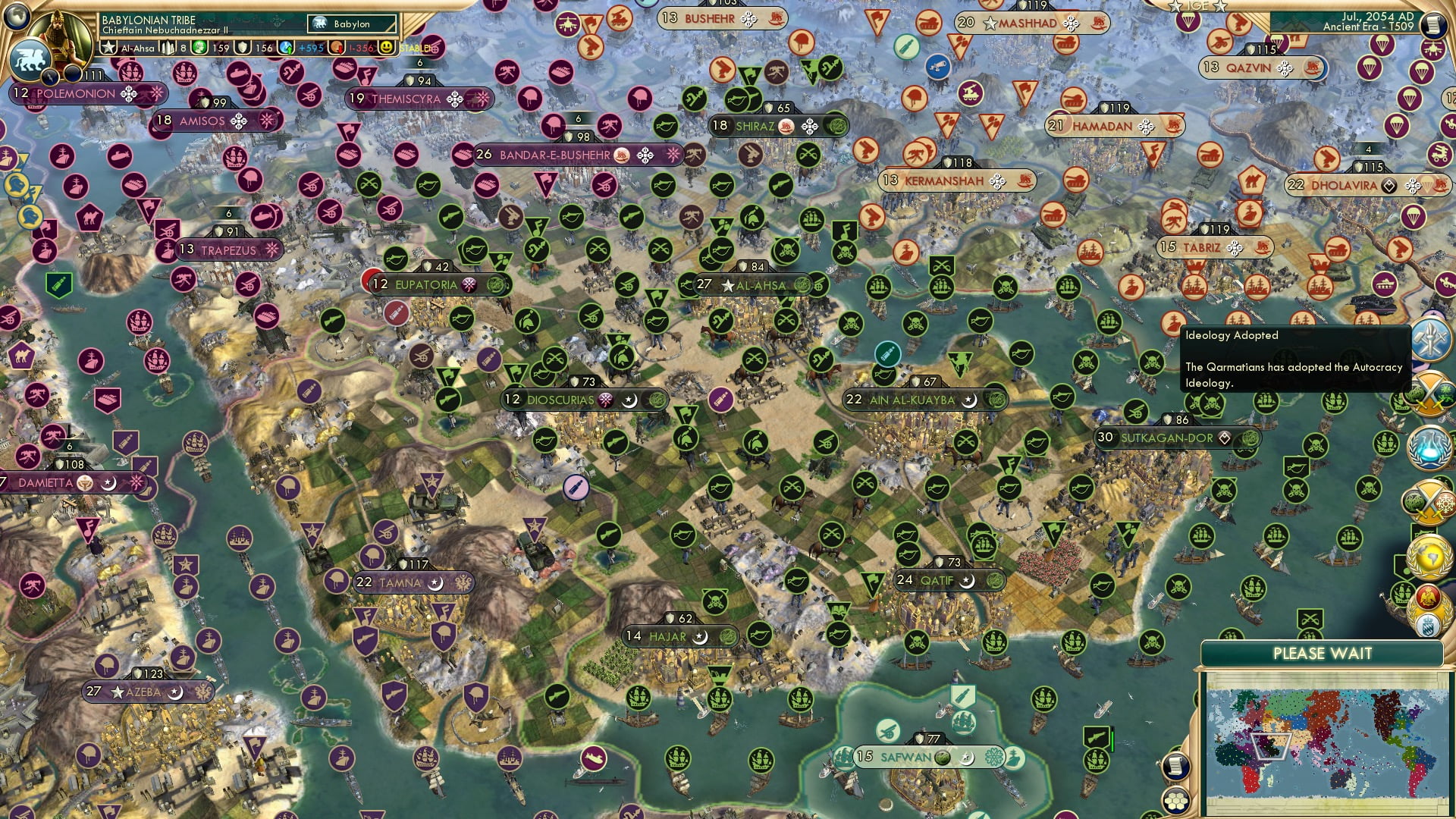Image resolution: width=1456 pixels, height=819 pixels.
Task: Click the green science icon in the top bar
Action: (198, 48)
